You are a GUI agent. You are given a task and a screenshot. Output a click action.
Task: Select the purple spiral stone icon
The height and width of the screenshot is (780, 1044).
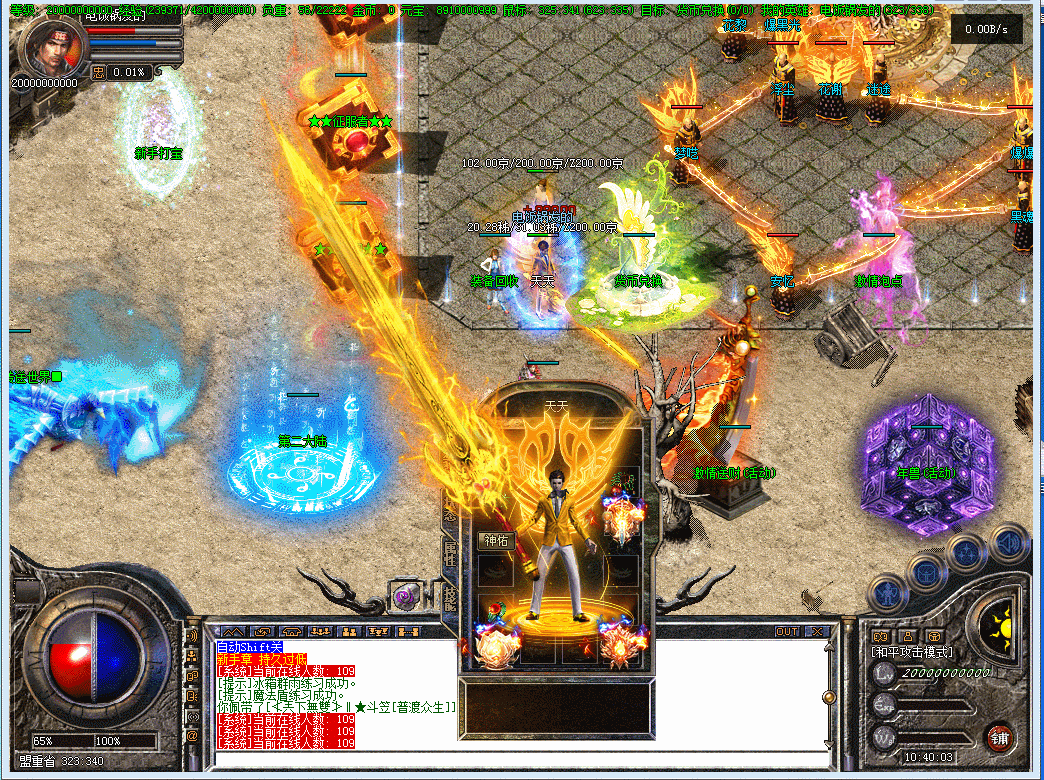click(407, 597)
